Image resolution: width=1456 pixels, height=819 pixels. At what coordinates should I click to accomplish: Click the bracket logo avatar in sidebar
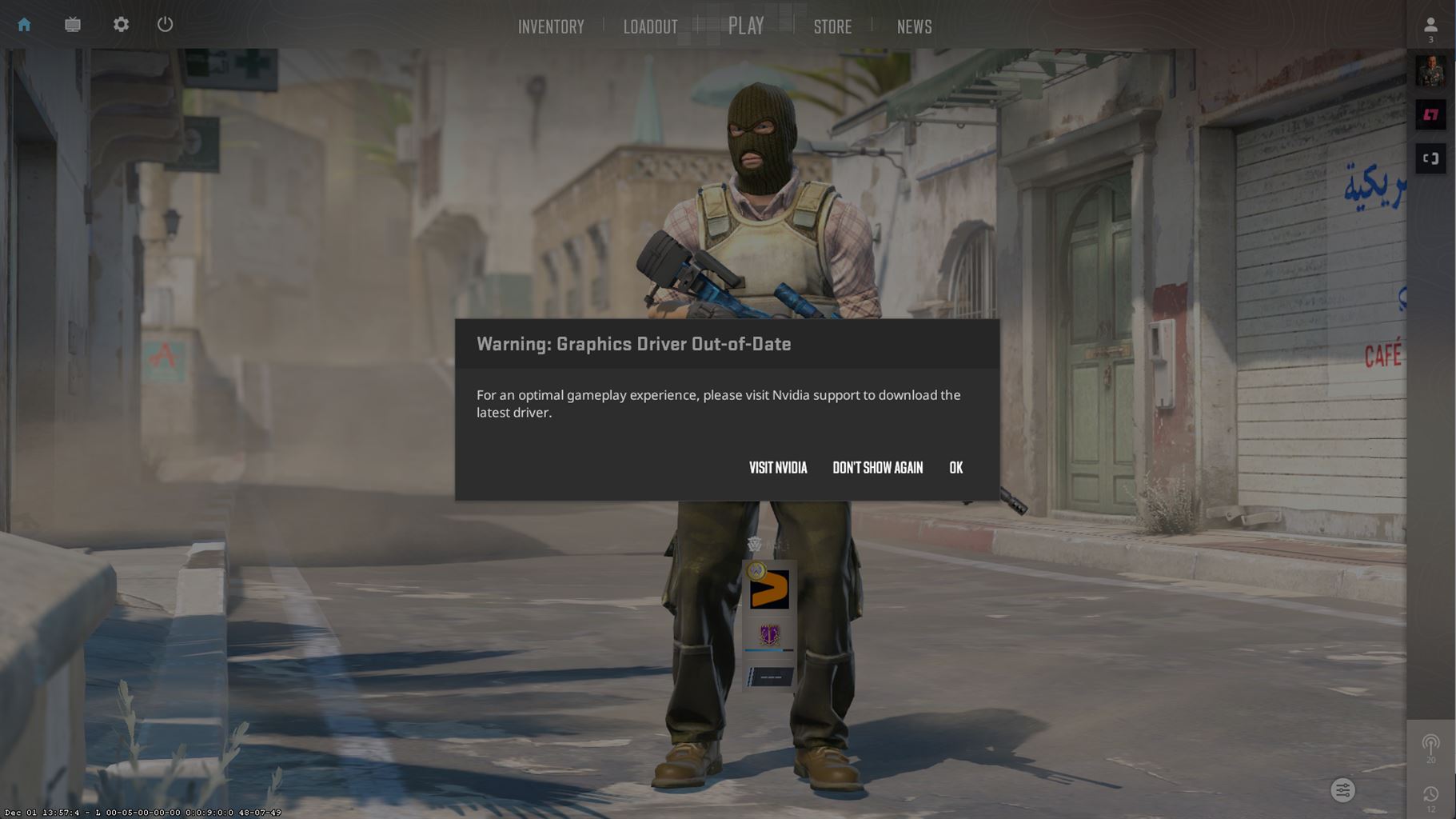[x=1431, y=158]
